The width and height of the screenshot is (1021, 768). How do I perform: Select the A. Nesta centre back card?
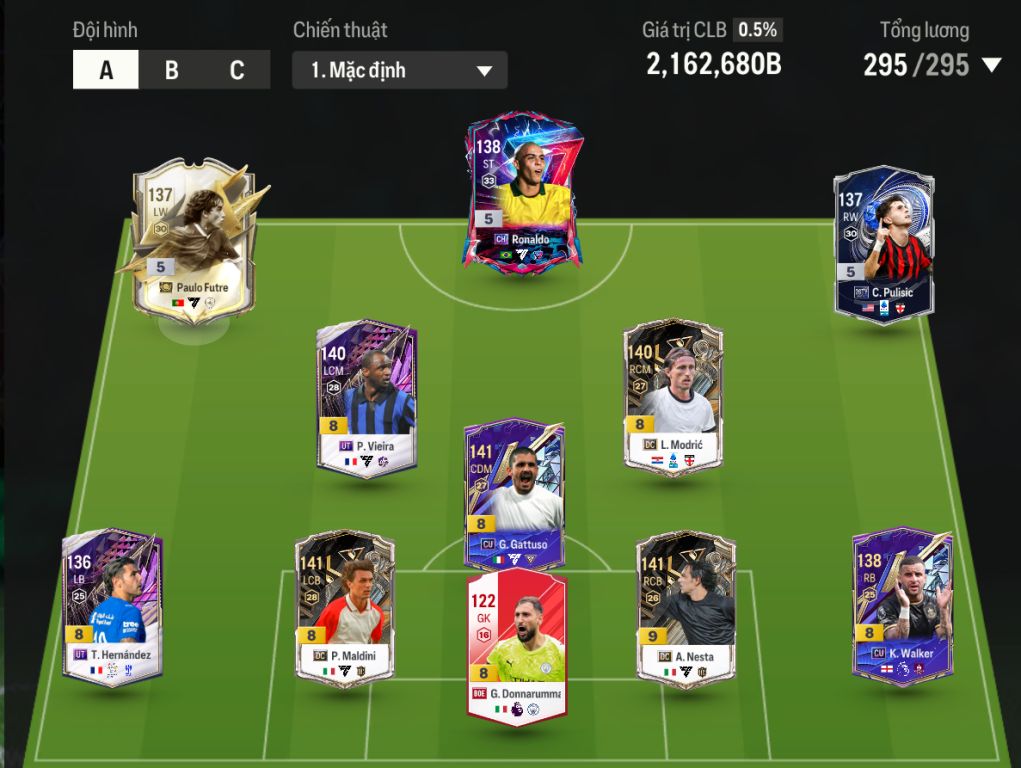coord(686,608)
